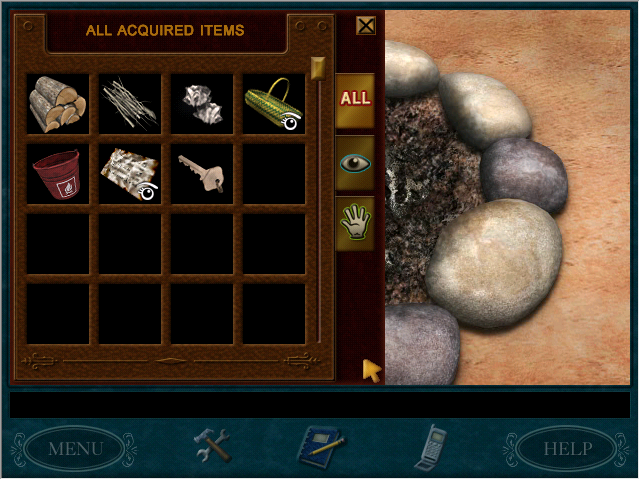This screenshot has width=640, height=480.
Task: Open the journal notebook
Action: coord(322,445)
